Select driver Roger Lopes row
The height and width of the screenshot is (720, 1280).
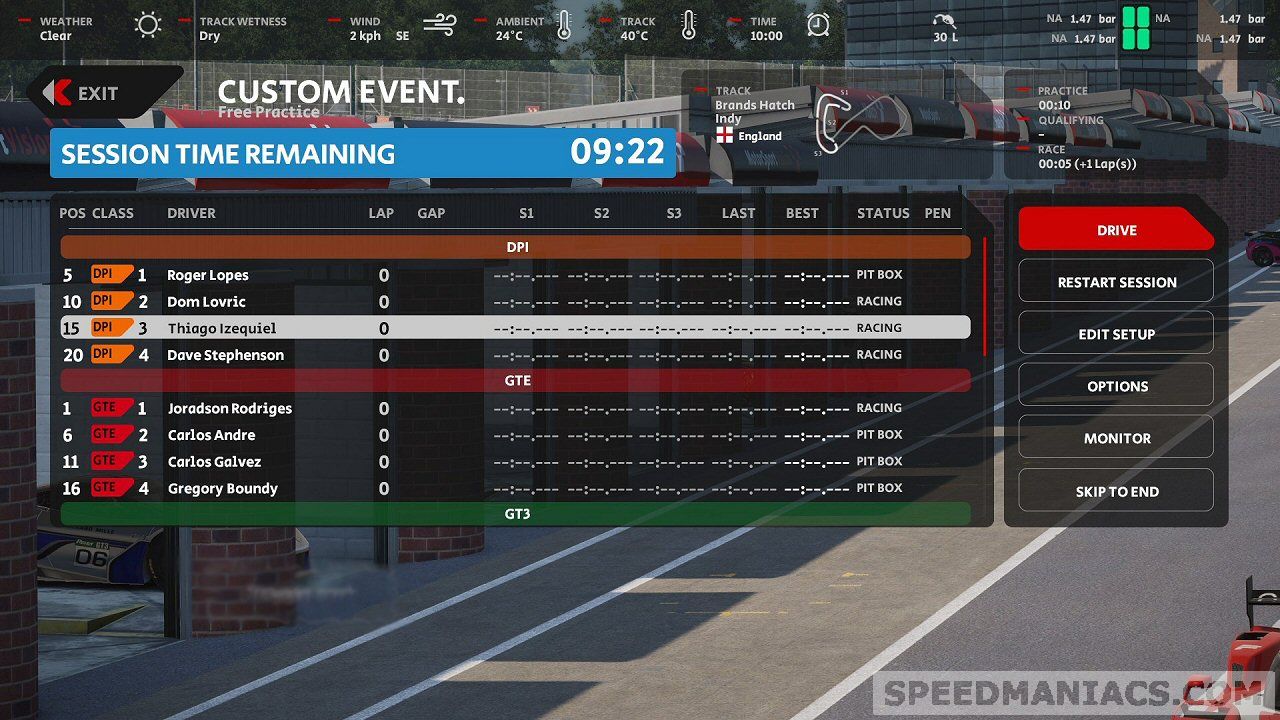[208, 275]
